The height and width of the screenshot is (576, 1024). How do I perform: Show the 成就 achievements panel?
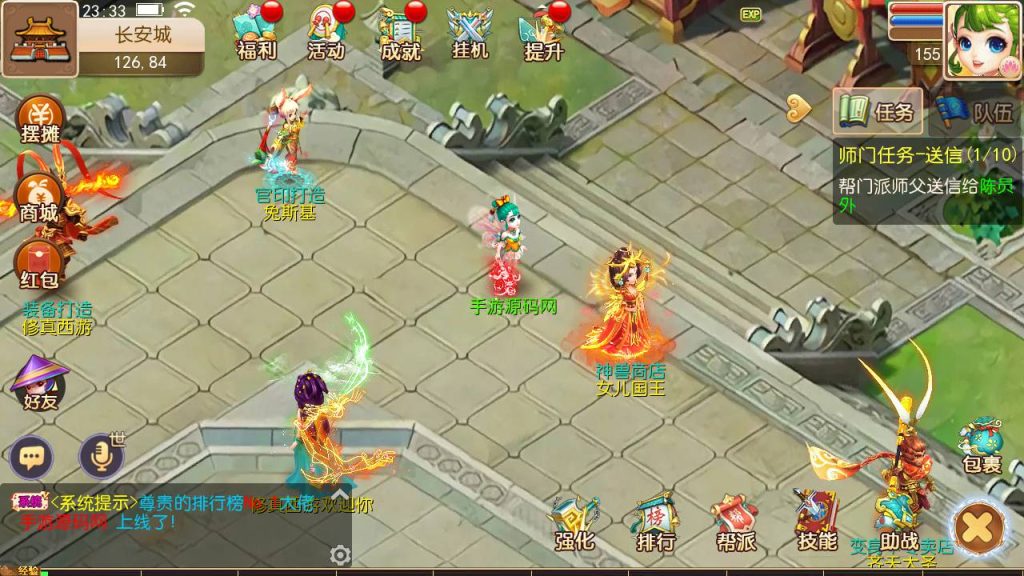click(x=400, y=33)
